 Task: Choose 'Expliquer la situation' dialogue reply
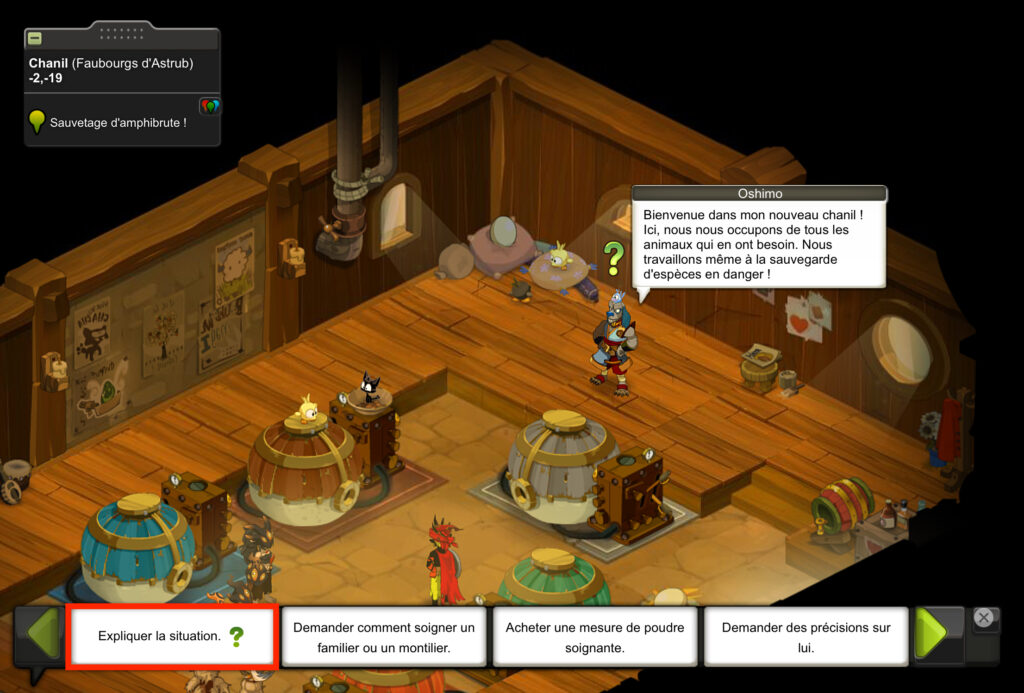[x=171, y=636]
